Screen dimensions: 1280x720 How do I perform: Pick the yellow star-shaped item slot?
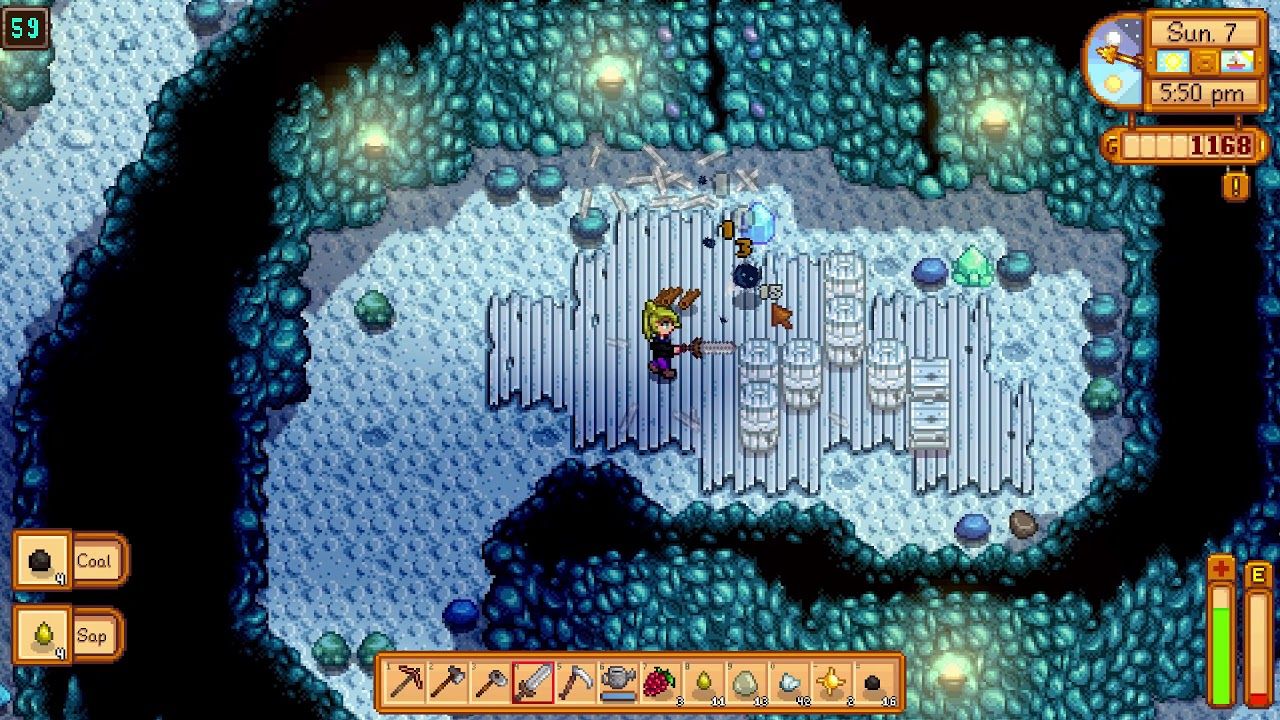click(832, 683)
